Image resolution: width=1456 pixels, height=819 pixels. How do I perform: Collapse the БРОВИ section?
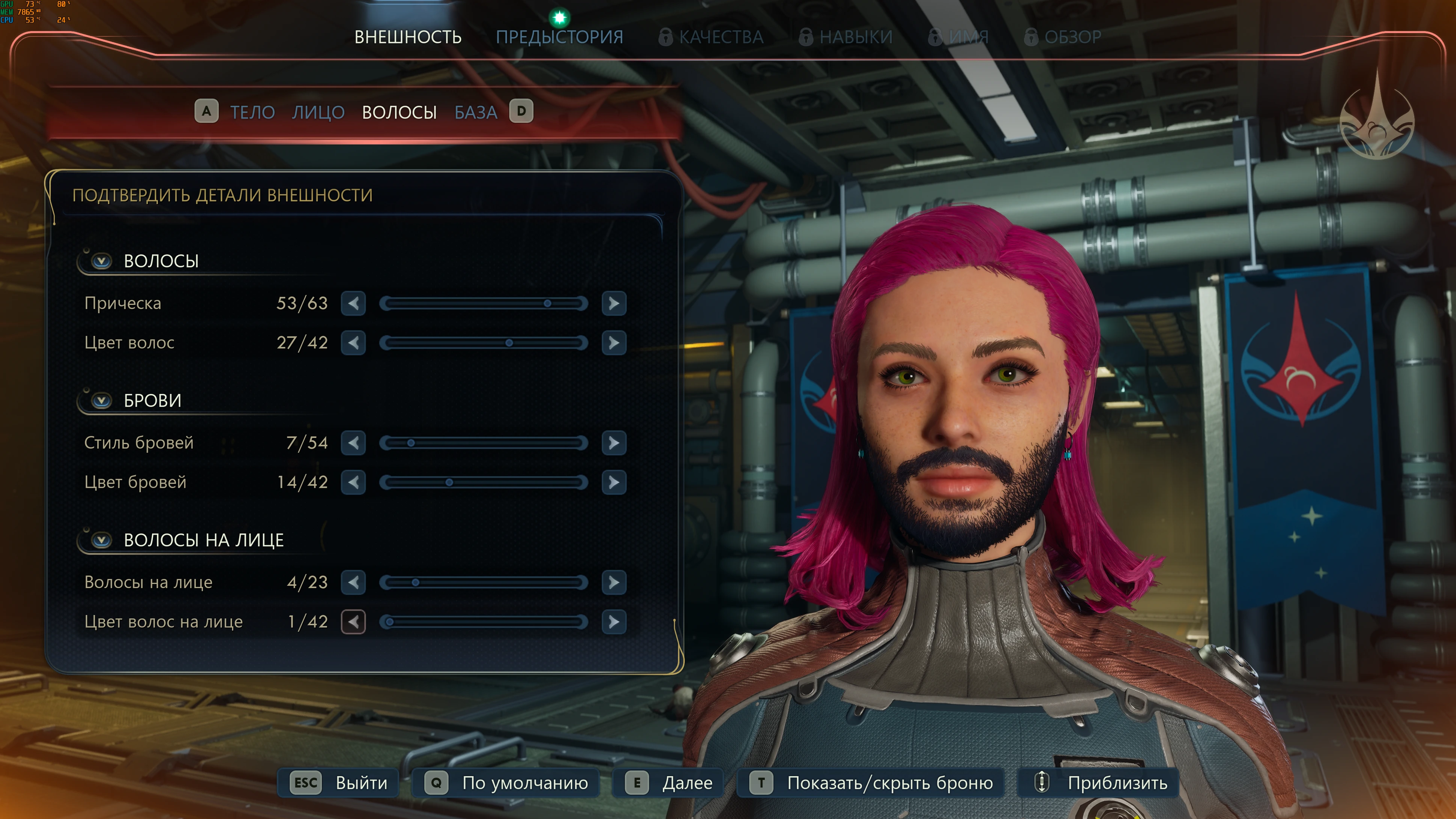coord(102,401)
